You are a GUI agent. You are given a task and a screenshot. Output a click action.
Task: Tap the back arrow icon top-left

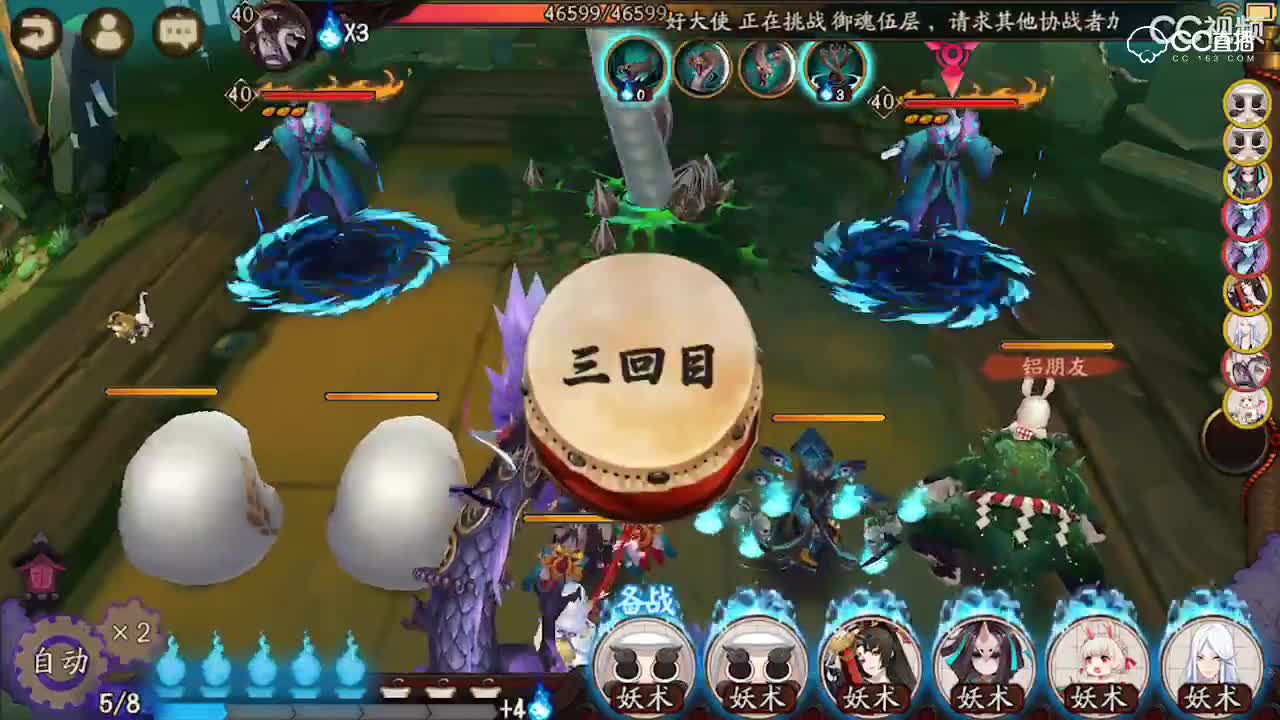point(38,32)
